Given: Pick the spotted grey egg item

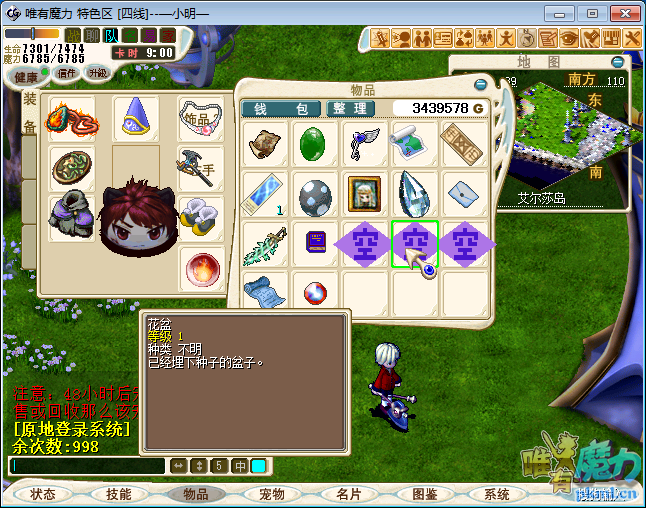Looking at the screenshot, I should click(x=315, y=193).
